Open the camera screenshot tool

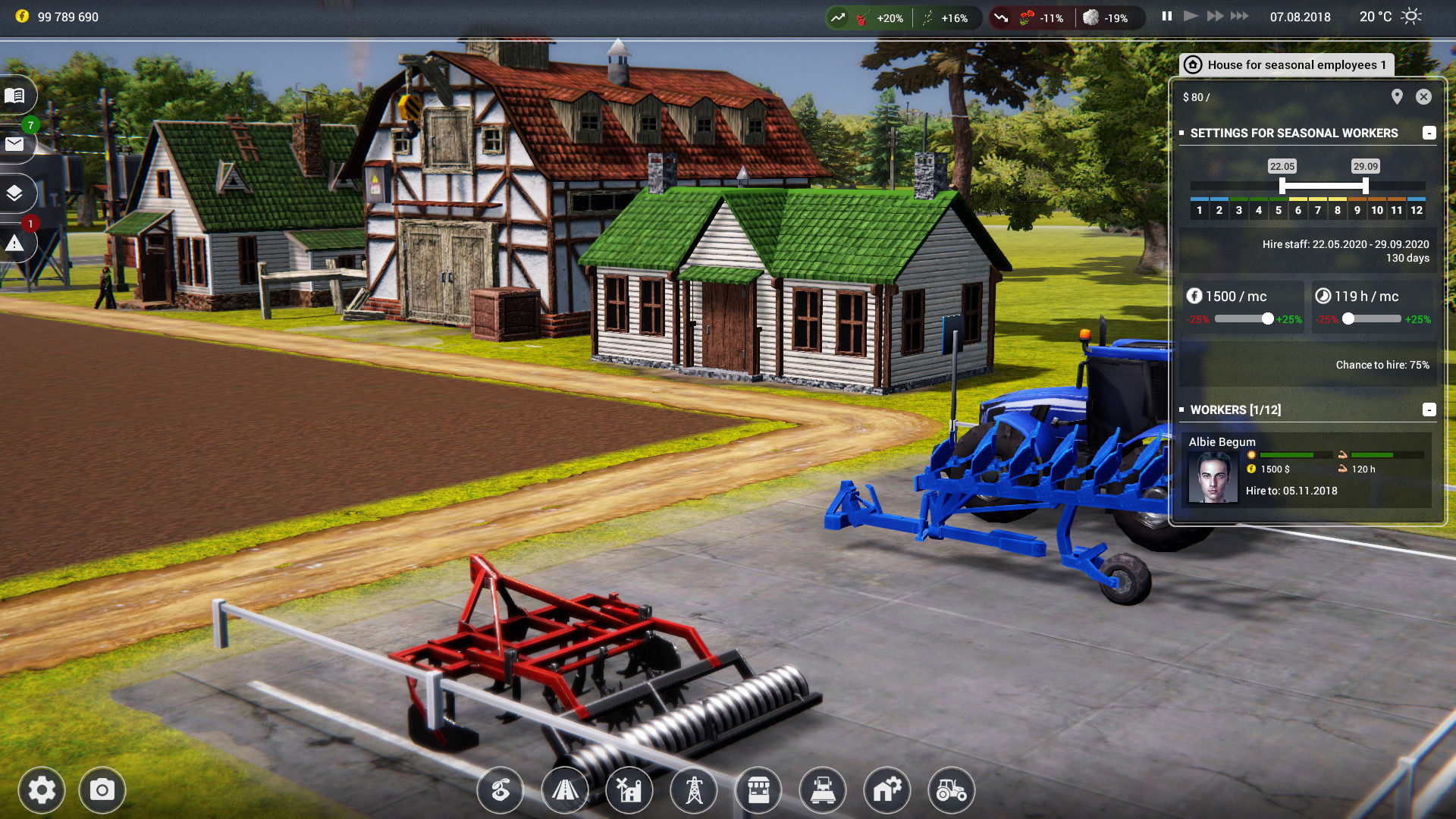click(x=101, y=790)
